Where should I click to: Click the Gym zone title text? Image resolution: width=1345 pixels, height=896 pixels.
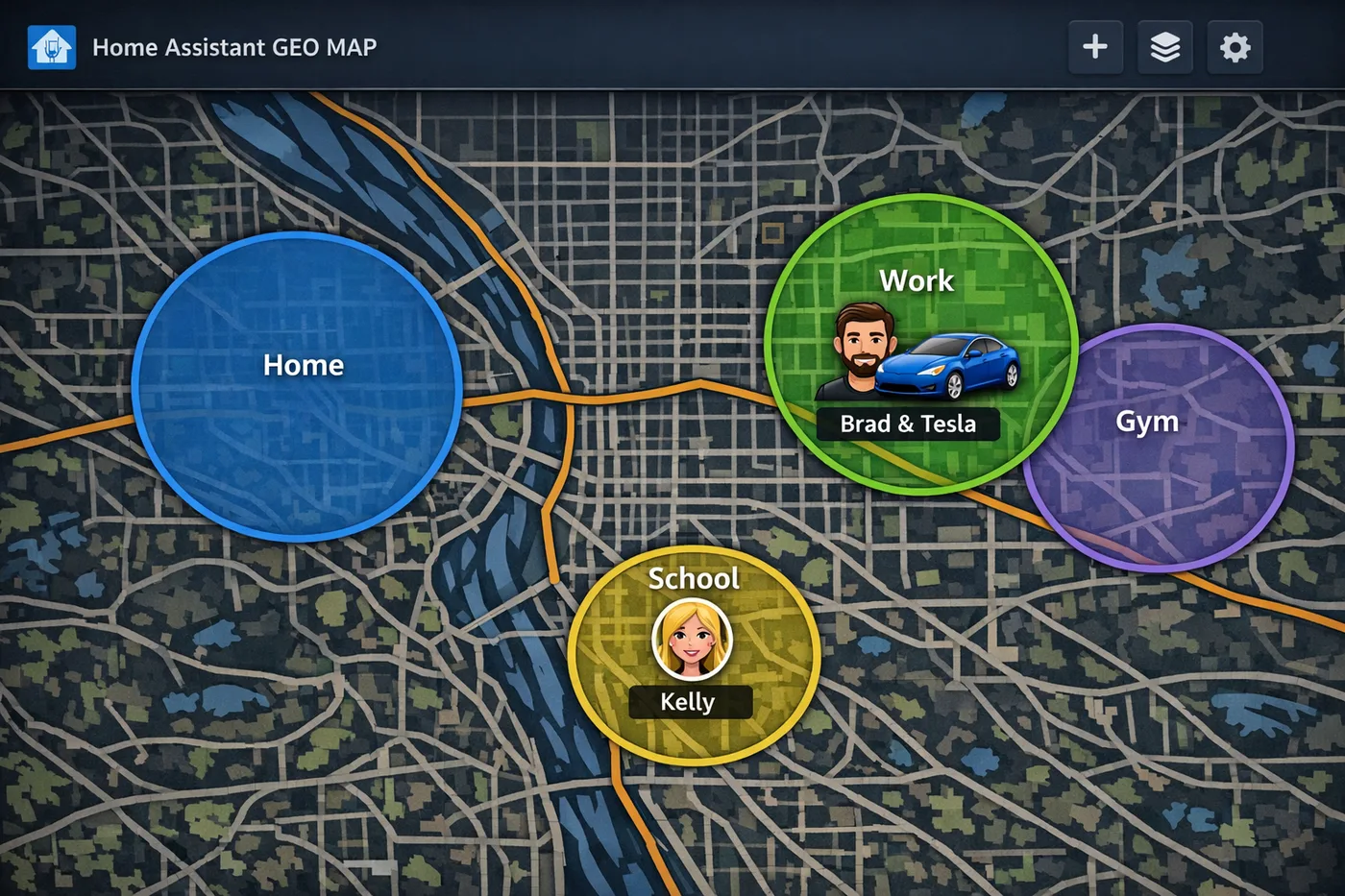pos(1147,421)
